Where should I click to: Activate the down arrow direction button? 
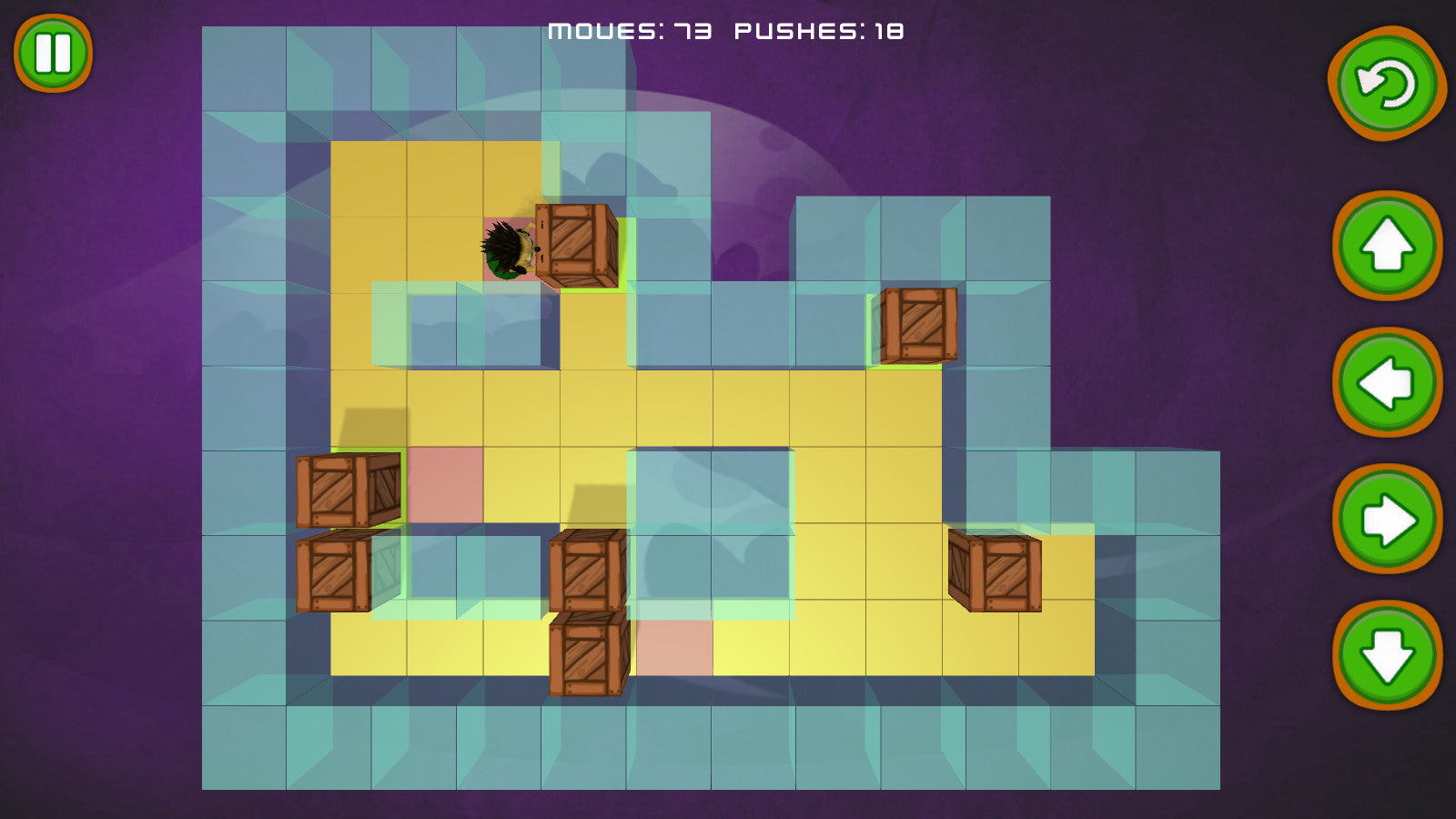(1387, 655)
